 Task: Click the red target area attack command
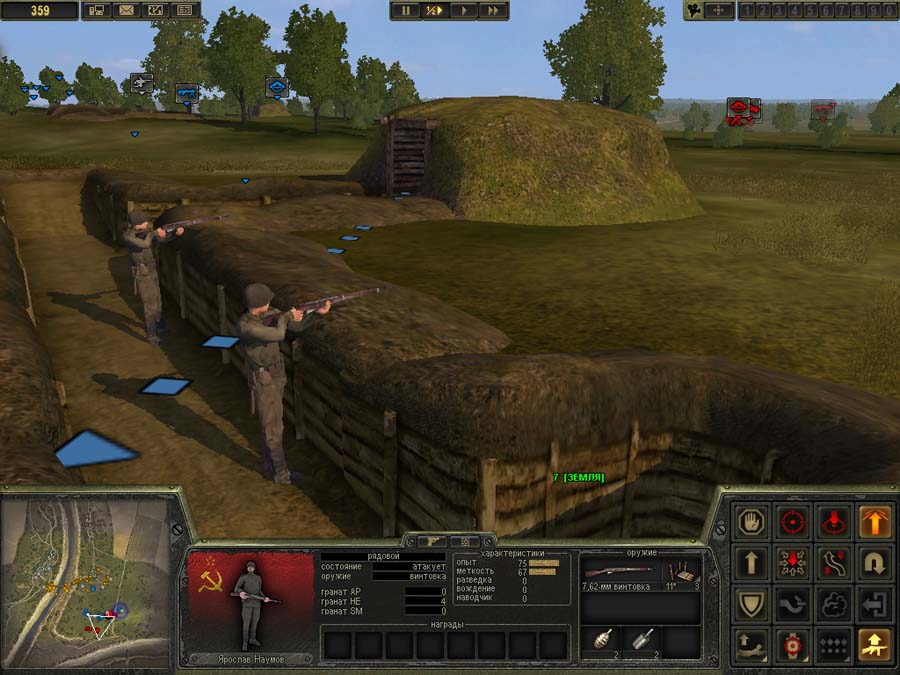[834, 521]
